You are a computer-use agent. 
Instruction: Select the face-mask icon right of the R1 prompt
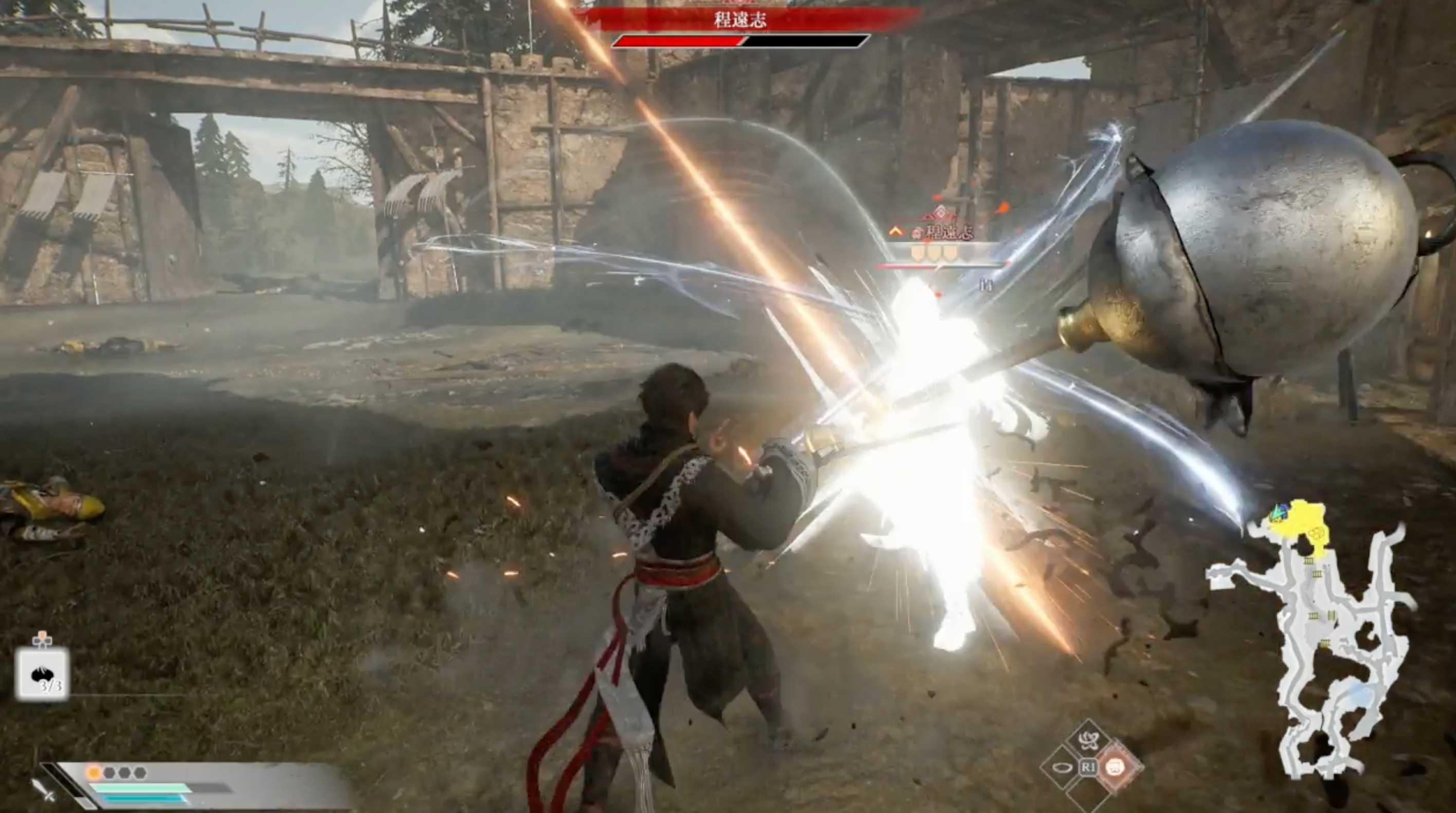[1115, 768]
